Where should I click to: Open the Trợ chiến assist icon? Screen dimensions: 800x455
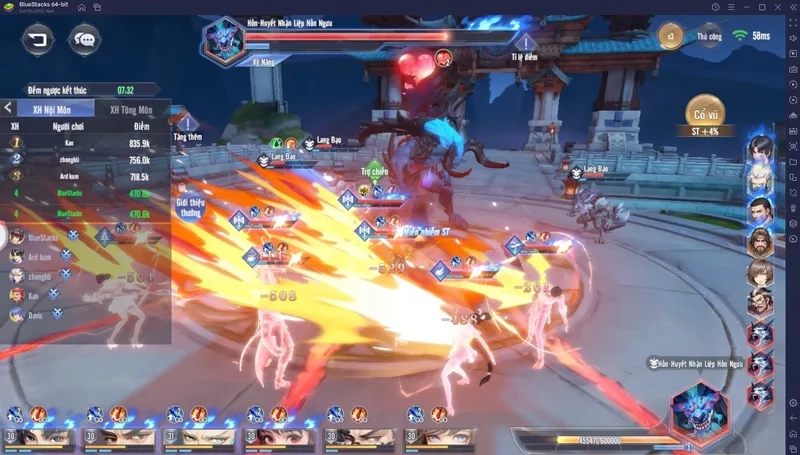tap(374, 171)
